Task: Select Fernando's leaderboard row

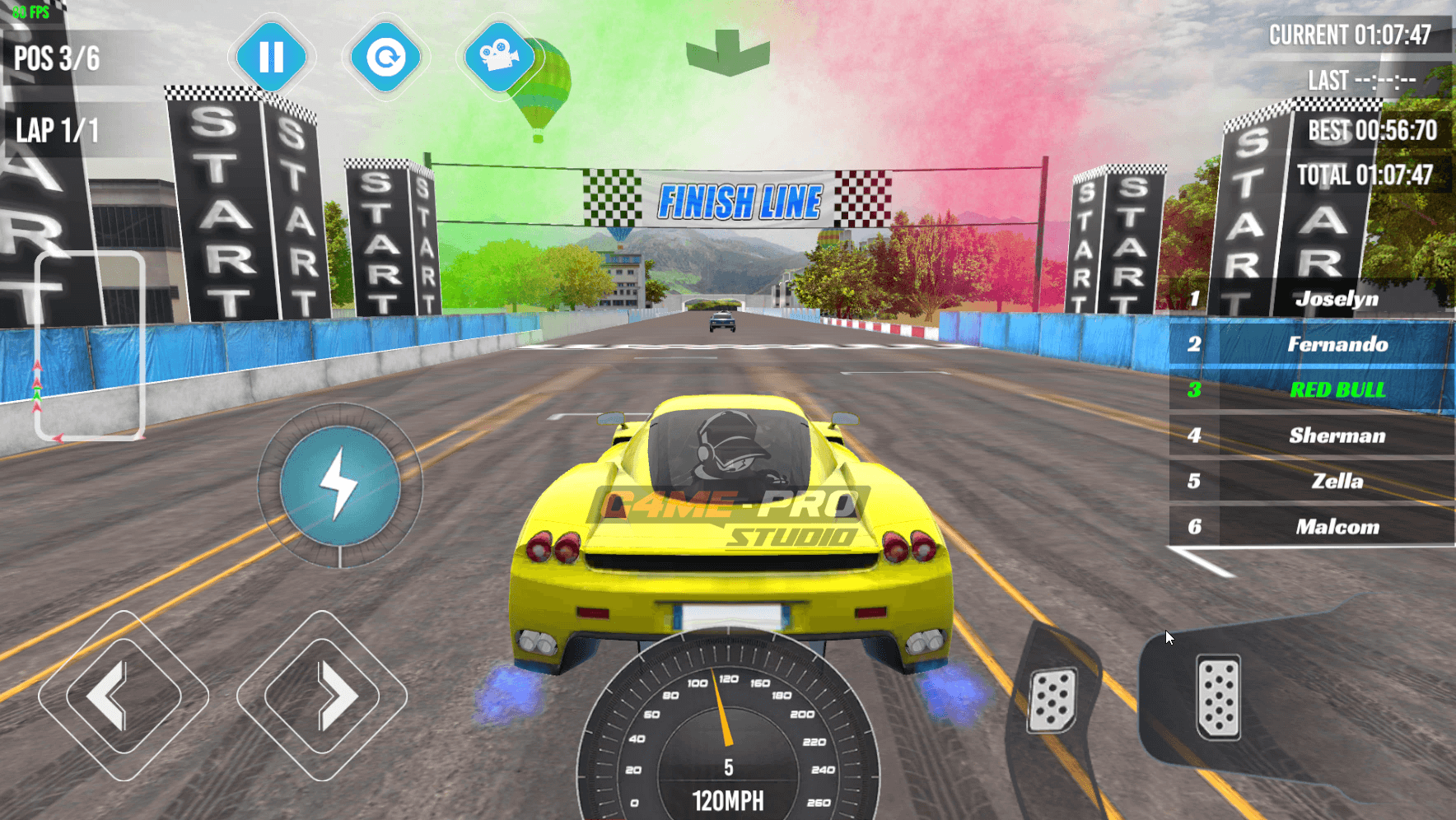Action: (1311, 344)
